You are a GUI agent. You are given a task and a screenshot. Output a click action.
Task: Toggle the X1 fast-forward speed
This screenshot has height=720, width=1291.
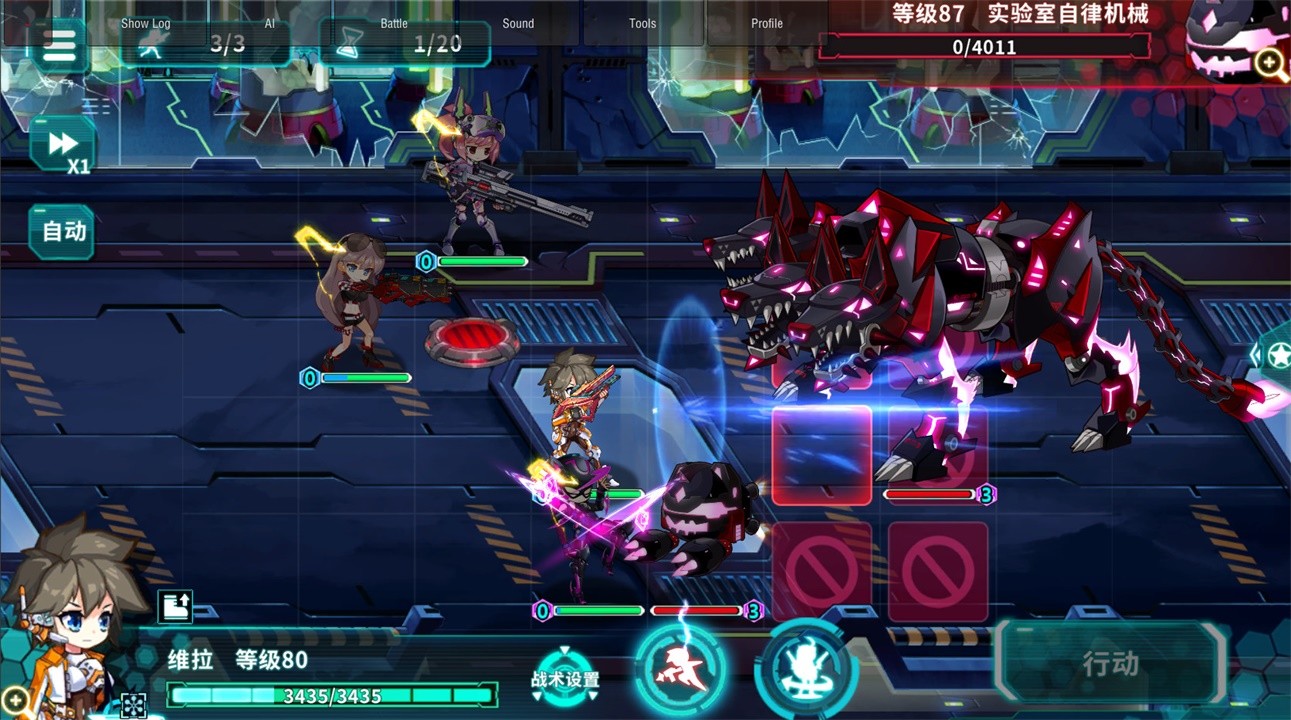[x=64, y=146]
